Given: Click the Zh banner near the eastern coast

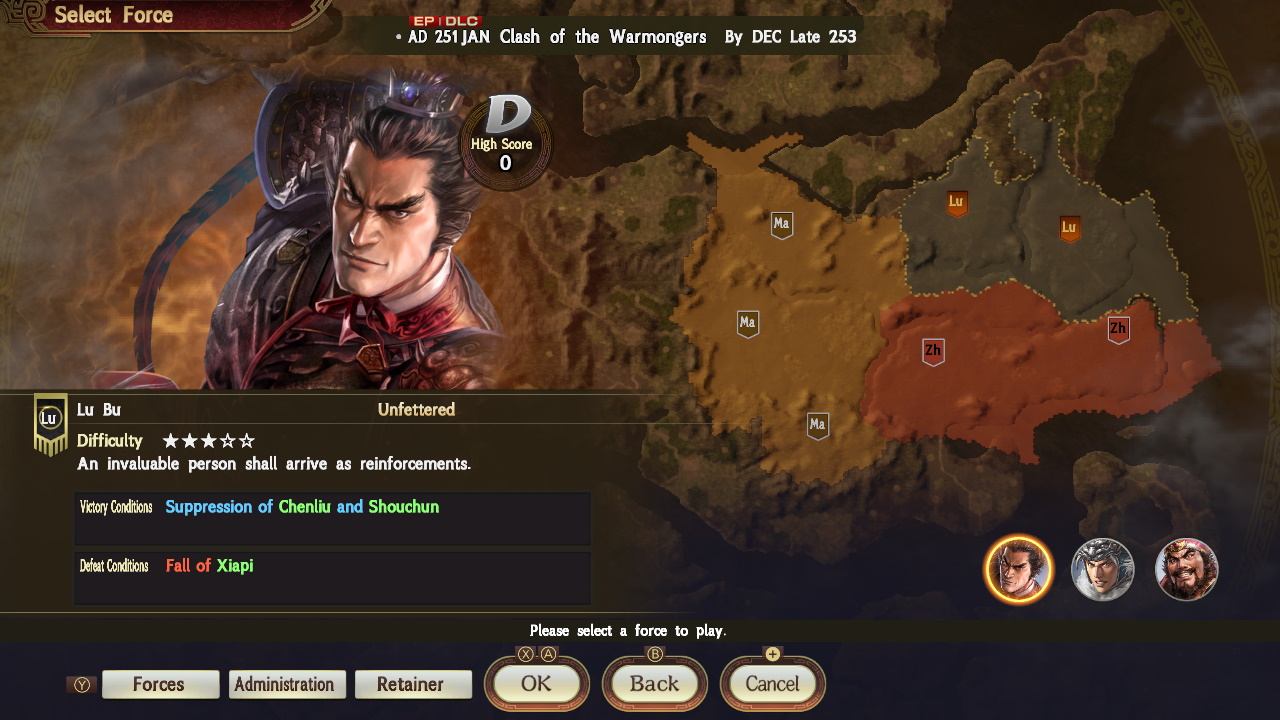Looking at the screenshot, I should [x=1117, y=327].
